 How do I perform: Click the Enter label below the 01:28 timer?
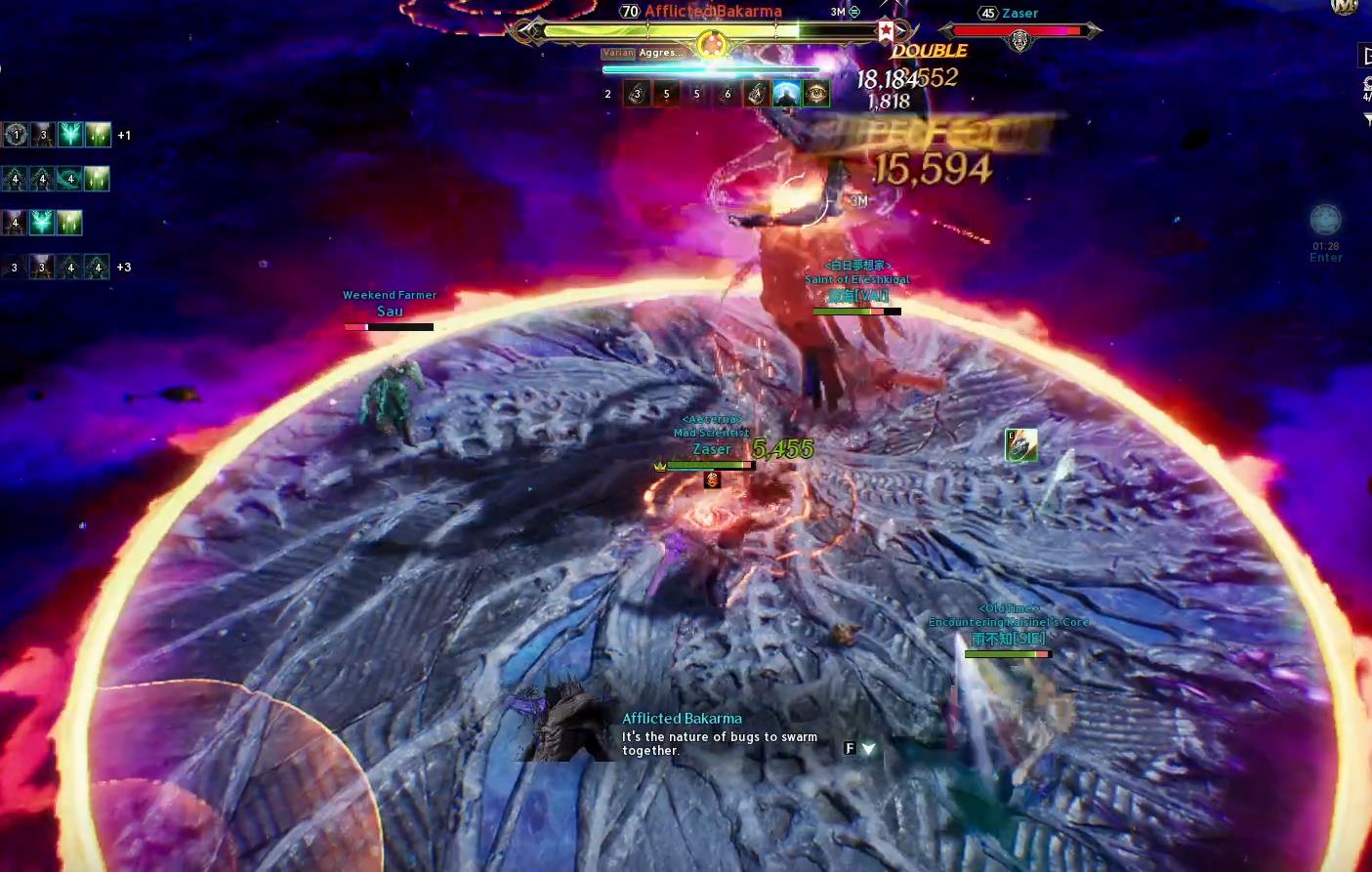pos(1325,257)
